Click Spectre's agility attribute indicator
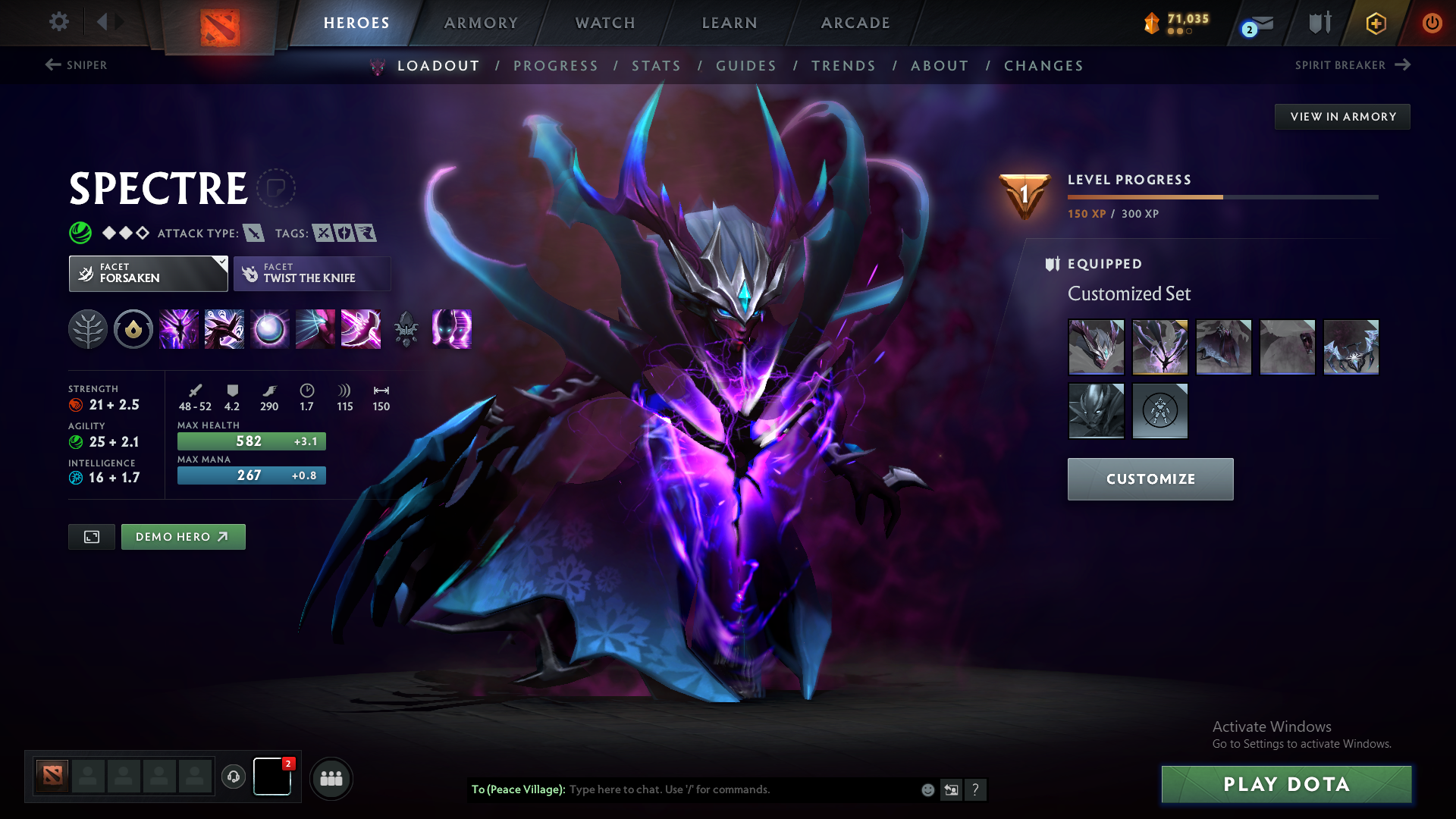This screenshot has width=1456, height=819. click(75, 441)
